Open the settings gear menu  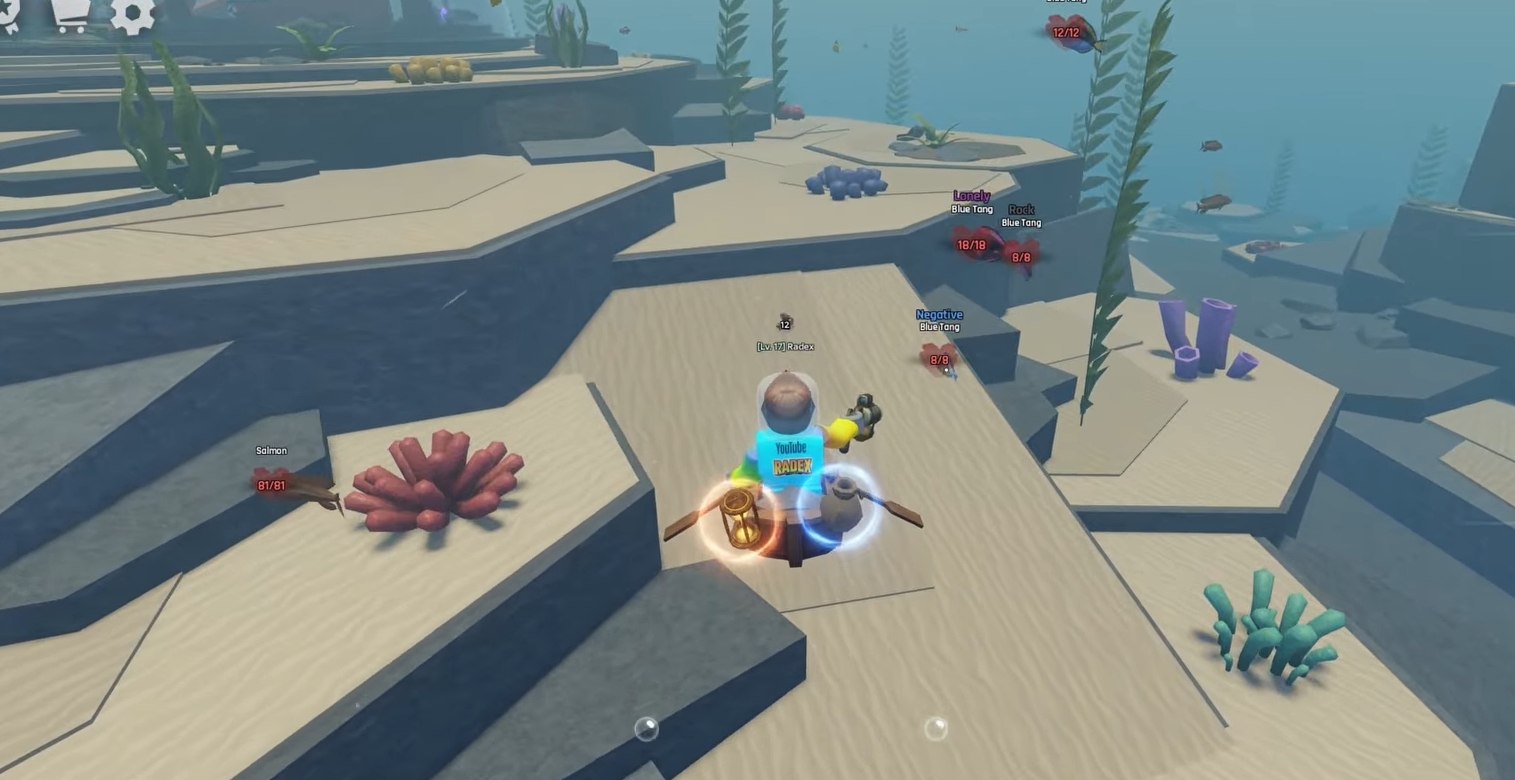point(132,13)
